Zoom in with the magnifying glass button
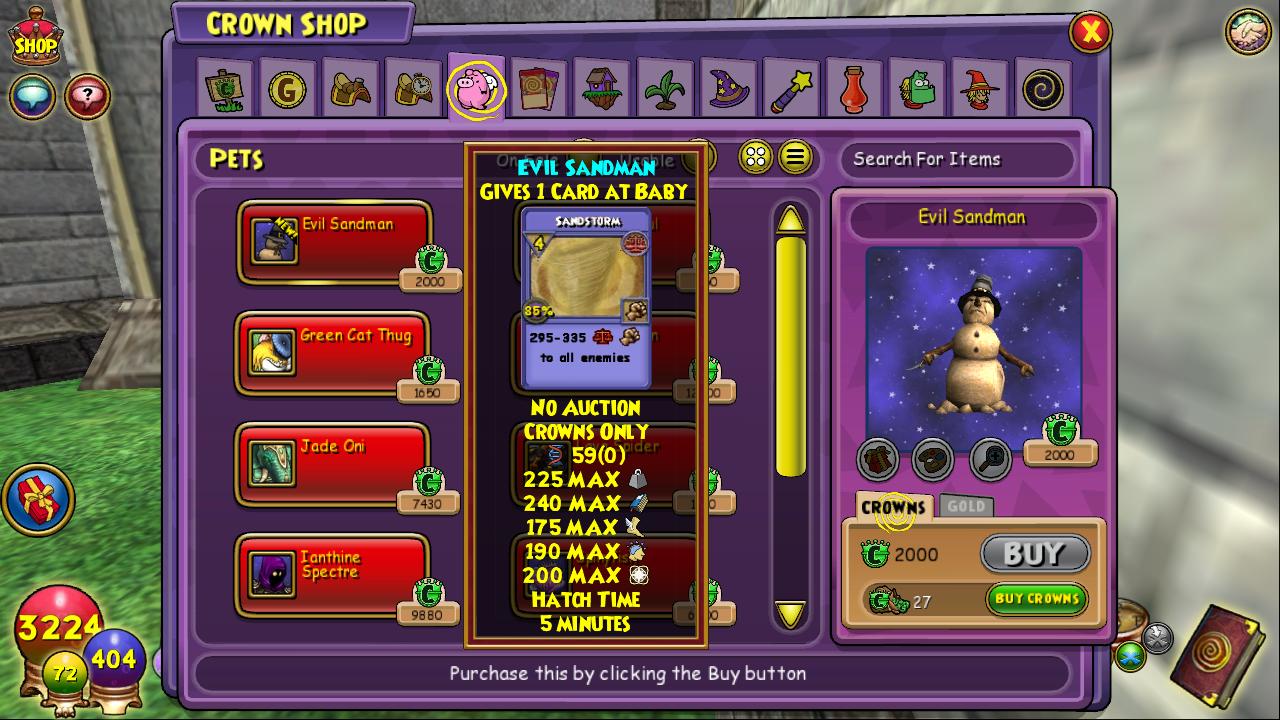Viewport: 1280px width, 720px height. (990, 460)
